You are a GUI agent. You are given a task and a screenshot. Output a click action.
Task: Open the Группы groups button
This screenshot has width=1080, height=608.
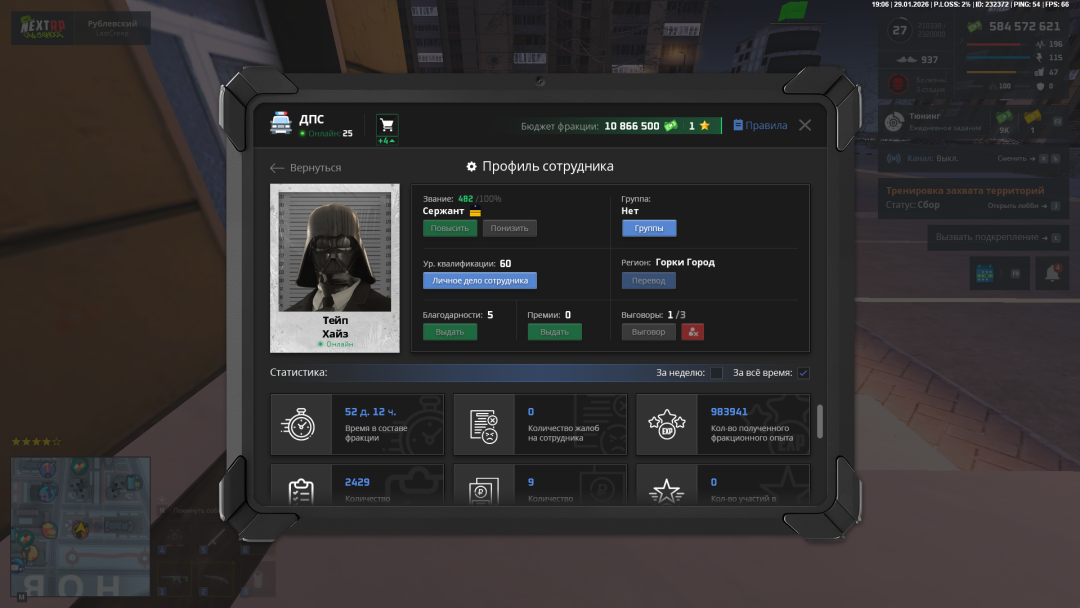(x=649, y=228)
